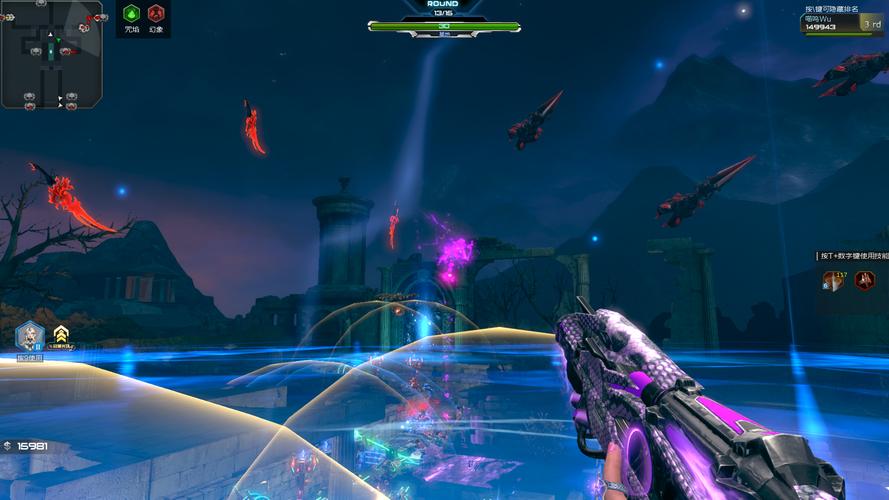Select the green flame buff icon

tap(131, 14)
